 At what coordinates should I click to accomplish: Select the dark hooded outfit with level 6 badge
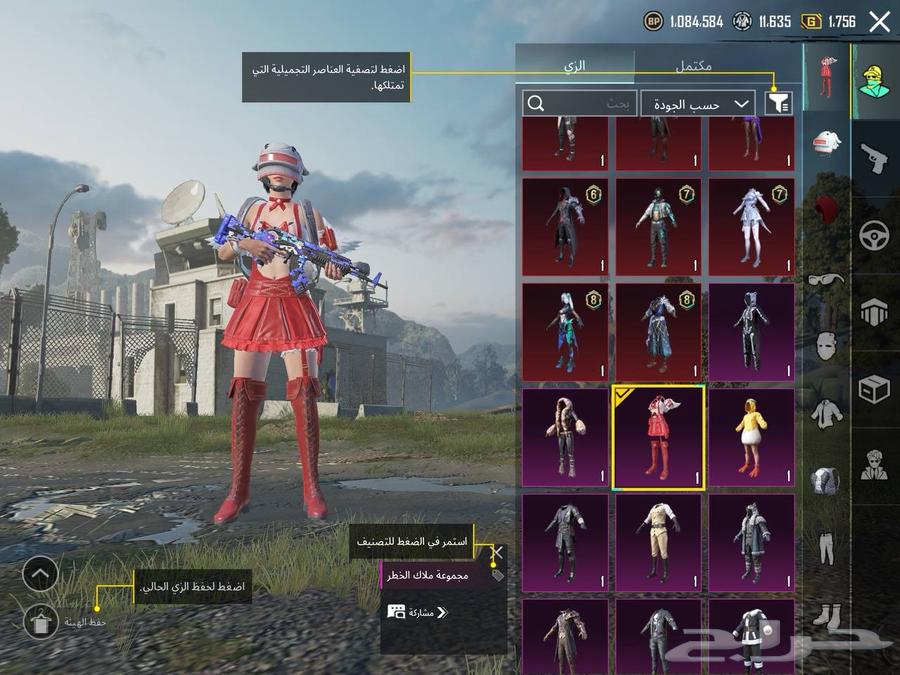[x=565, y=227]
